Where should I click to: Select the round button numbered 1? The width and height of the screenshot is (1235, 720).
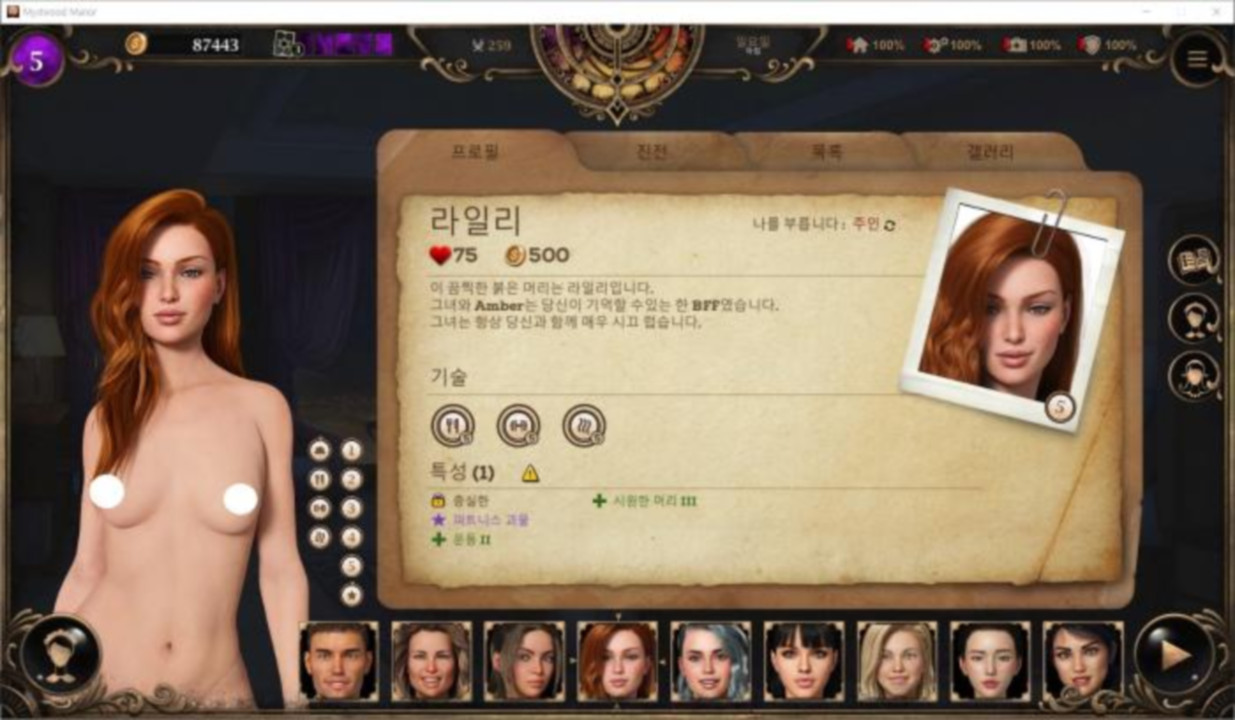tap(351, 450)
